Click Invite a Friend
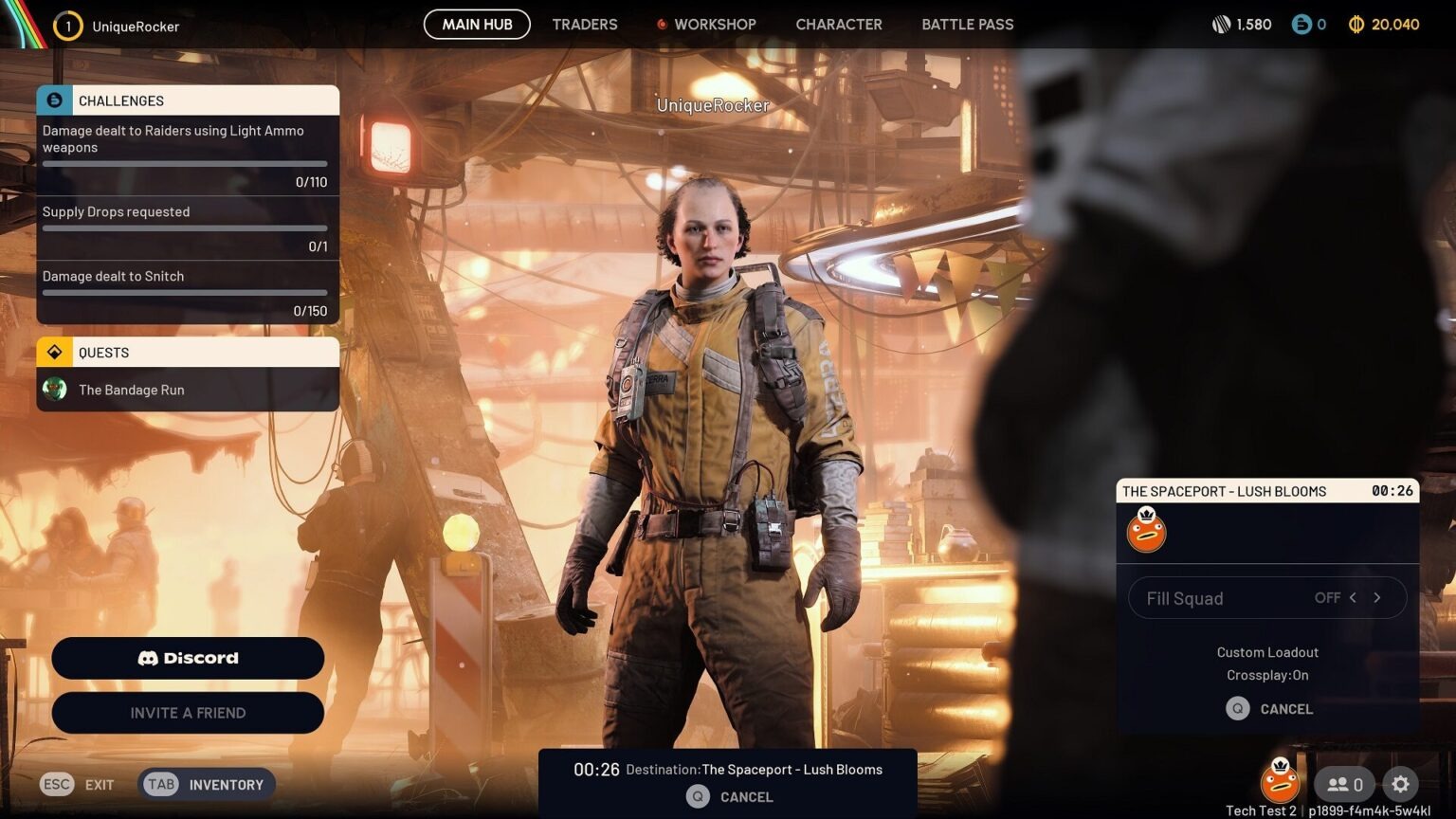Screen dimensions: 1456x819 [x=188, y=713]
